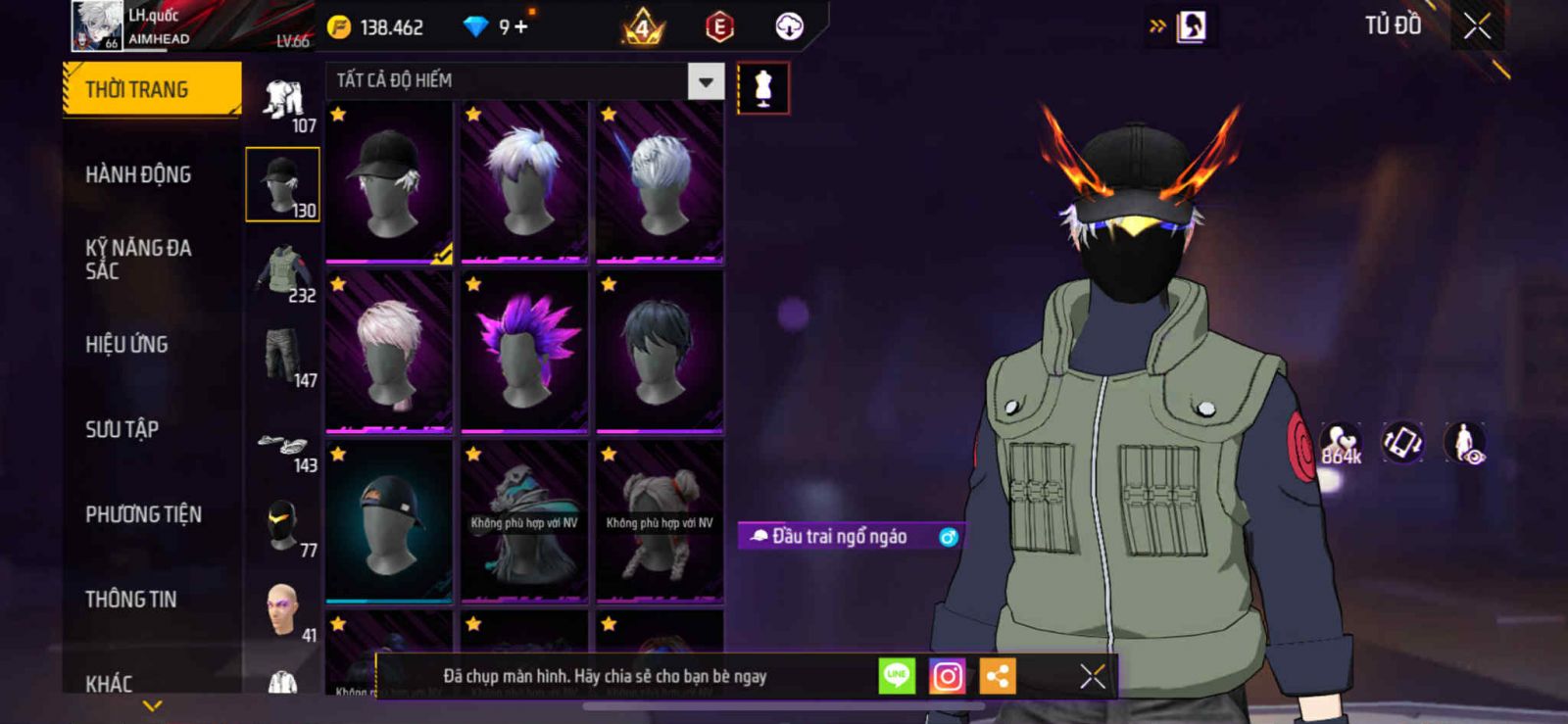Switch to the Hành Động tab
The height and width of the screenshot is (724, 1568).
tap(138, 174)
